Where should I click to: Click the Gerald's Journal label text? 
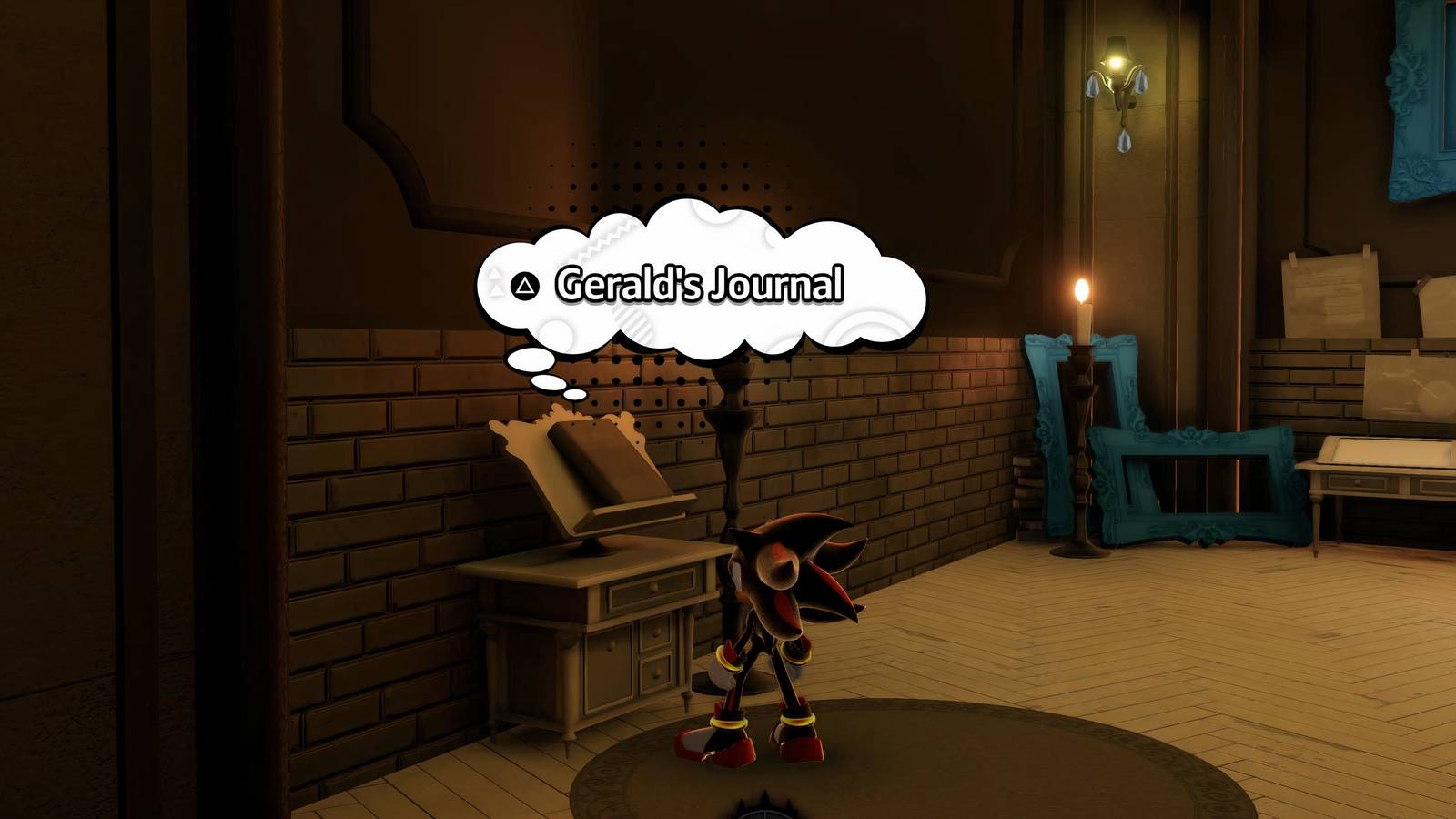(701, 284)
